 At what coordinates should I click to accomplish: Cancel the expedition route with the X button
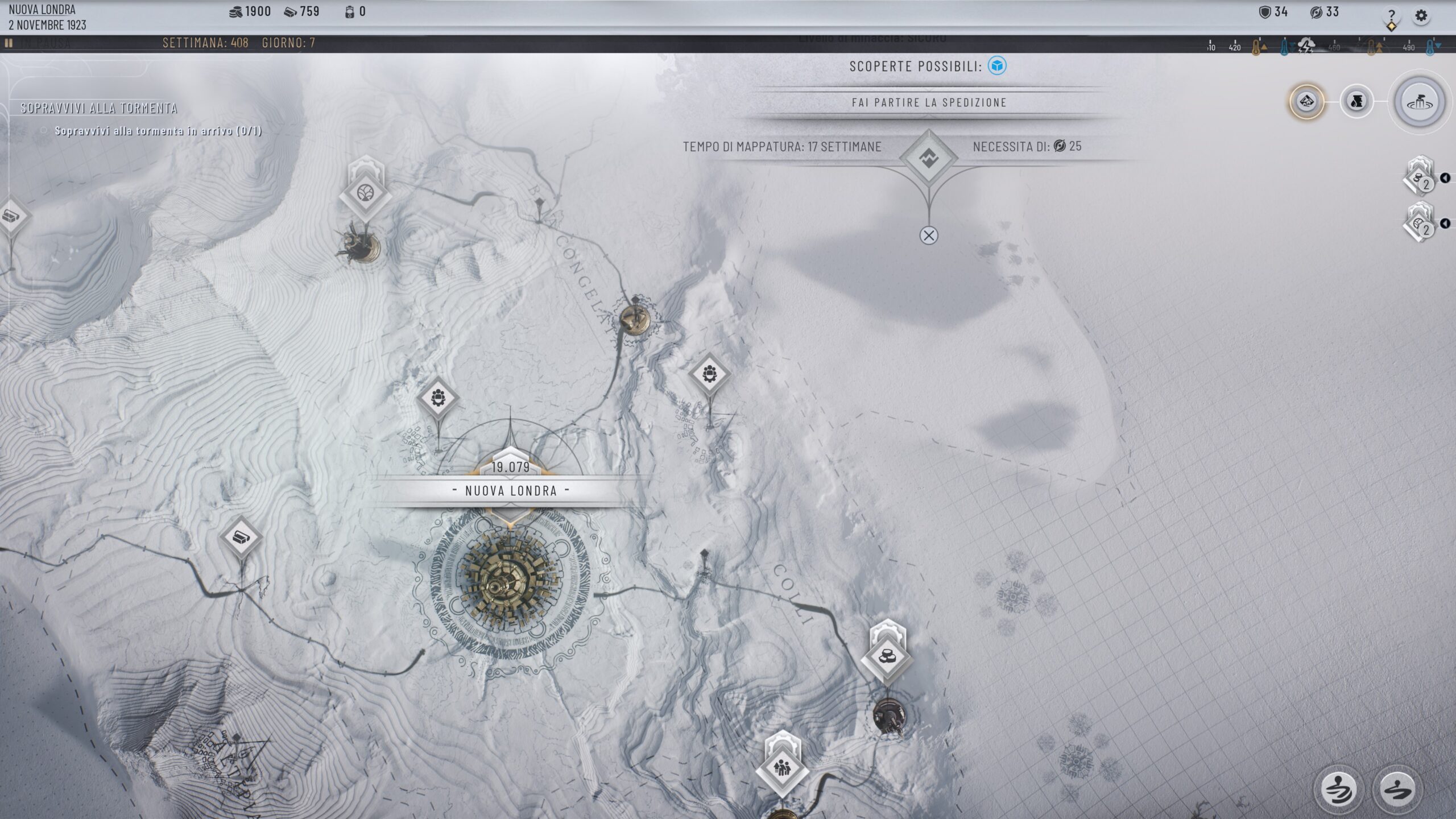(929, 234)
